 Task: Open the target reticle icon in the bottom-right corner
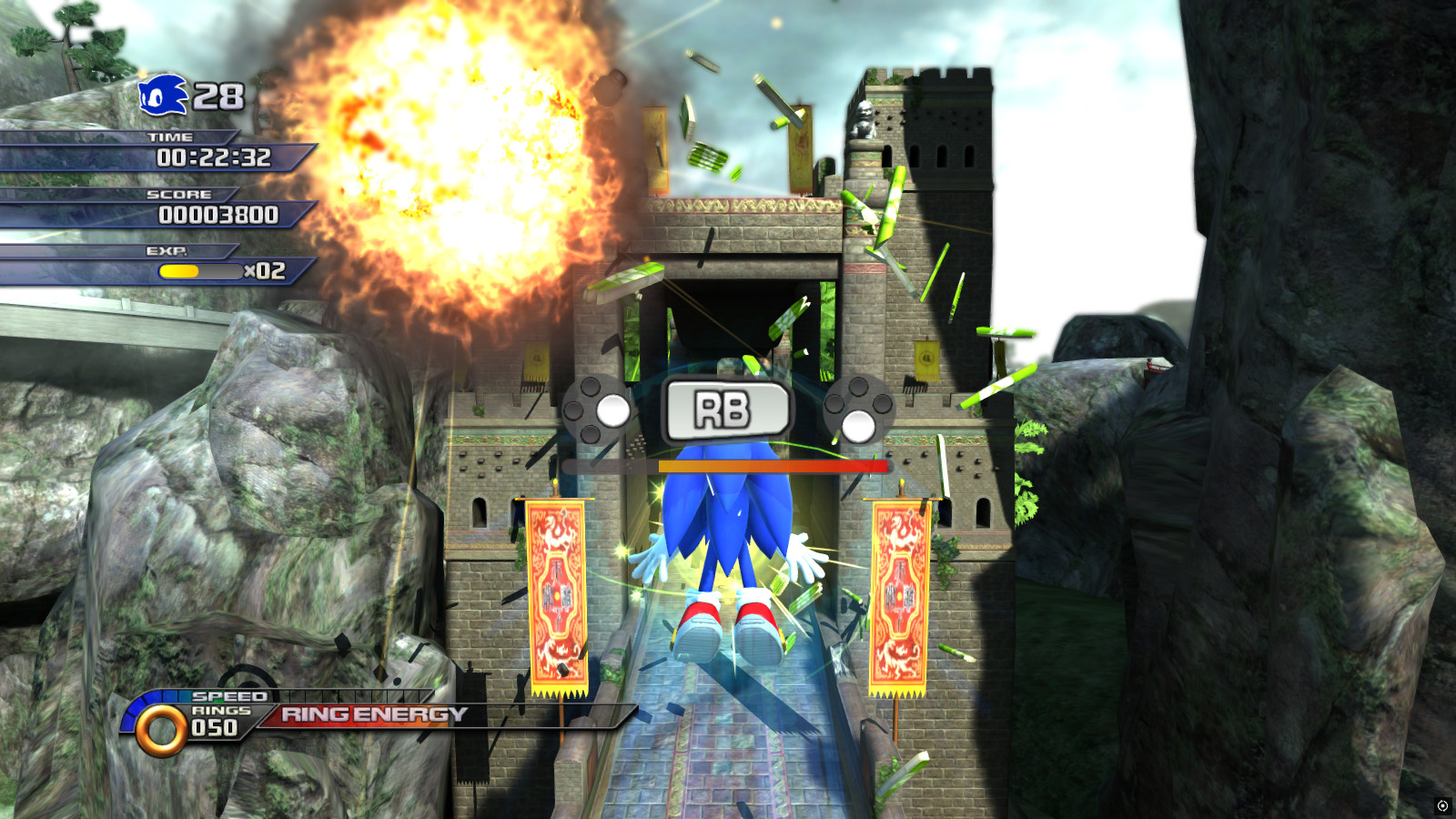click(x=1441, y=804)
